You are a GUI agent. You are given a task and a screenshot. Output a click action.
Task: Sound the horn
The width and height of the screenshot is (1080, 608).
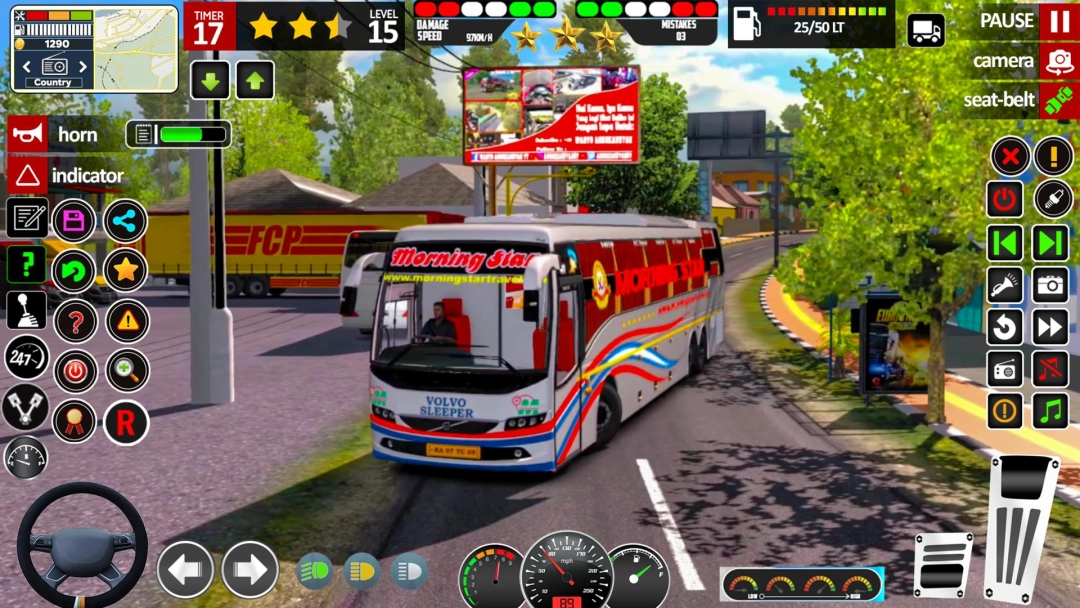click(x=28, y=134)
